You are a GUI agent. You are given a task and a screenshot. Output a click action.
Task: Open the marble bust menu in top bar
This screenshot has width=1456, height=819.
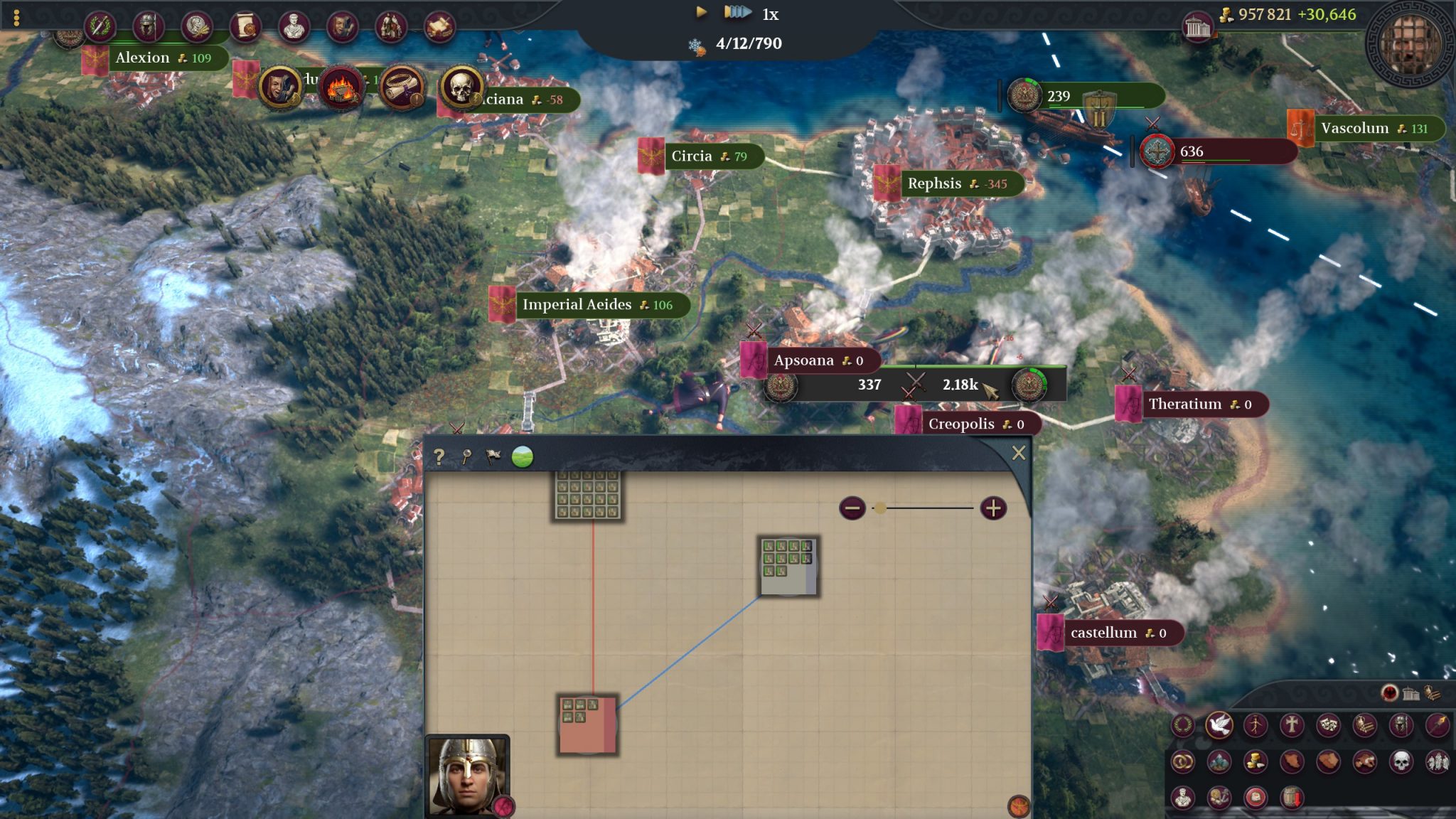[x=293, y=26]
